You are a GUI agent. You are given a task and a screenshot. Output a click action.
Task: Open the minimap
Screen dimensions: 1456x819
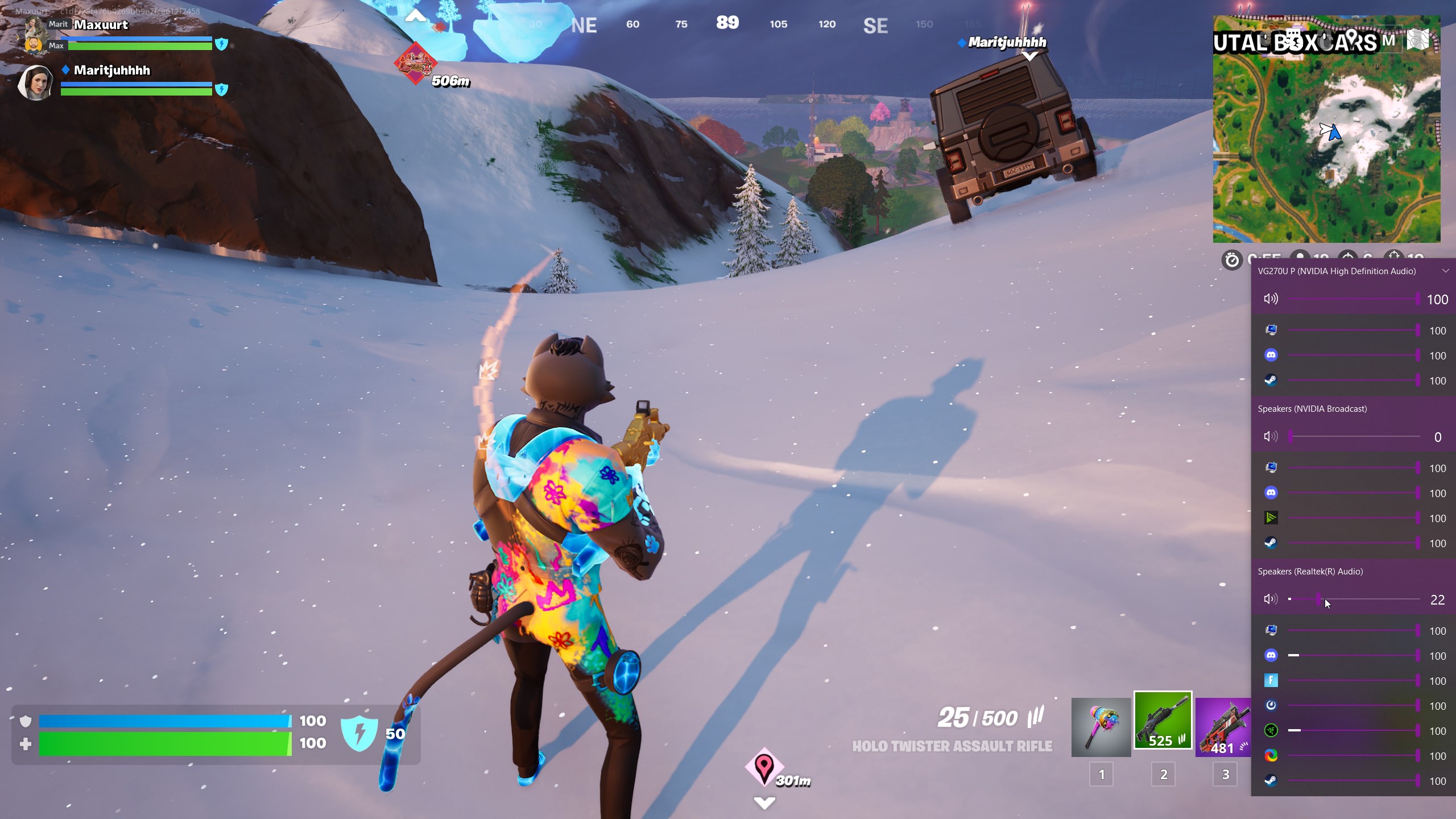(x=1326, y=130)
